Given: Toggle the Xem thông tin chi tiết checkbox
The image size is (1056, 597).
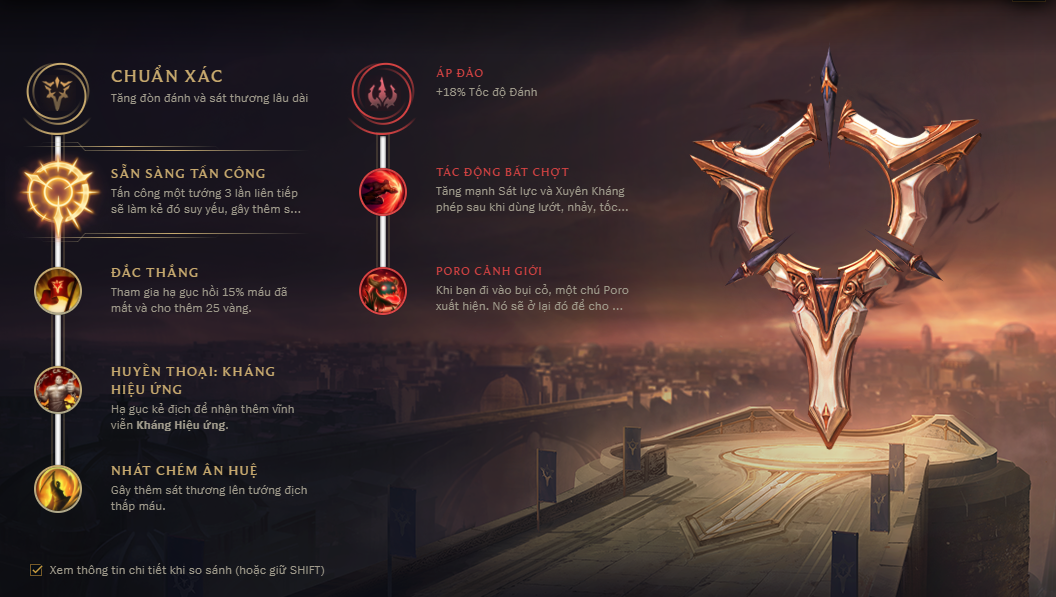Looking at the screenshot, I should click(x=36, y=570).
